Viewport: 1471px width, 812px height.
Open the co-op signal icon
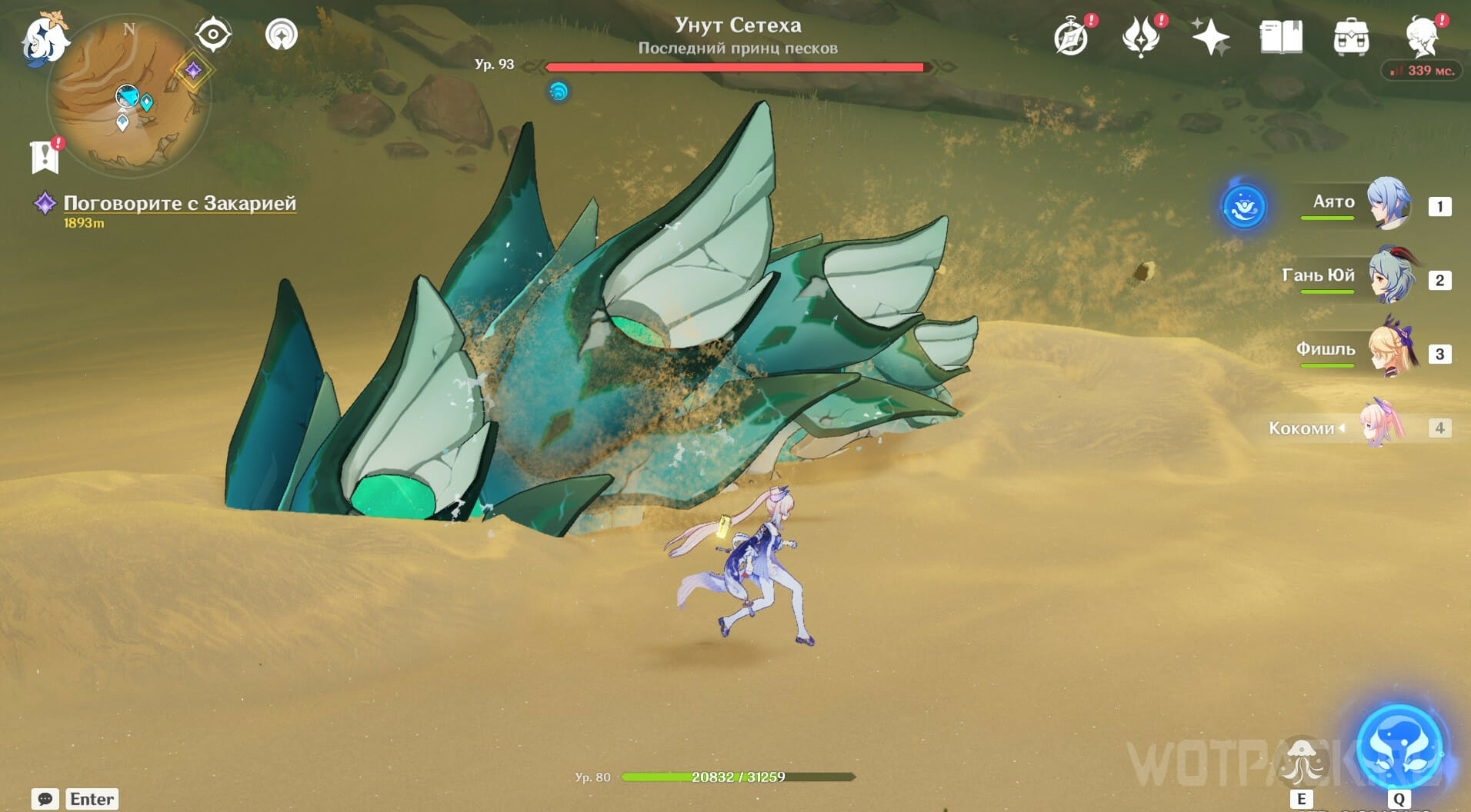coord(282,35)
